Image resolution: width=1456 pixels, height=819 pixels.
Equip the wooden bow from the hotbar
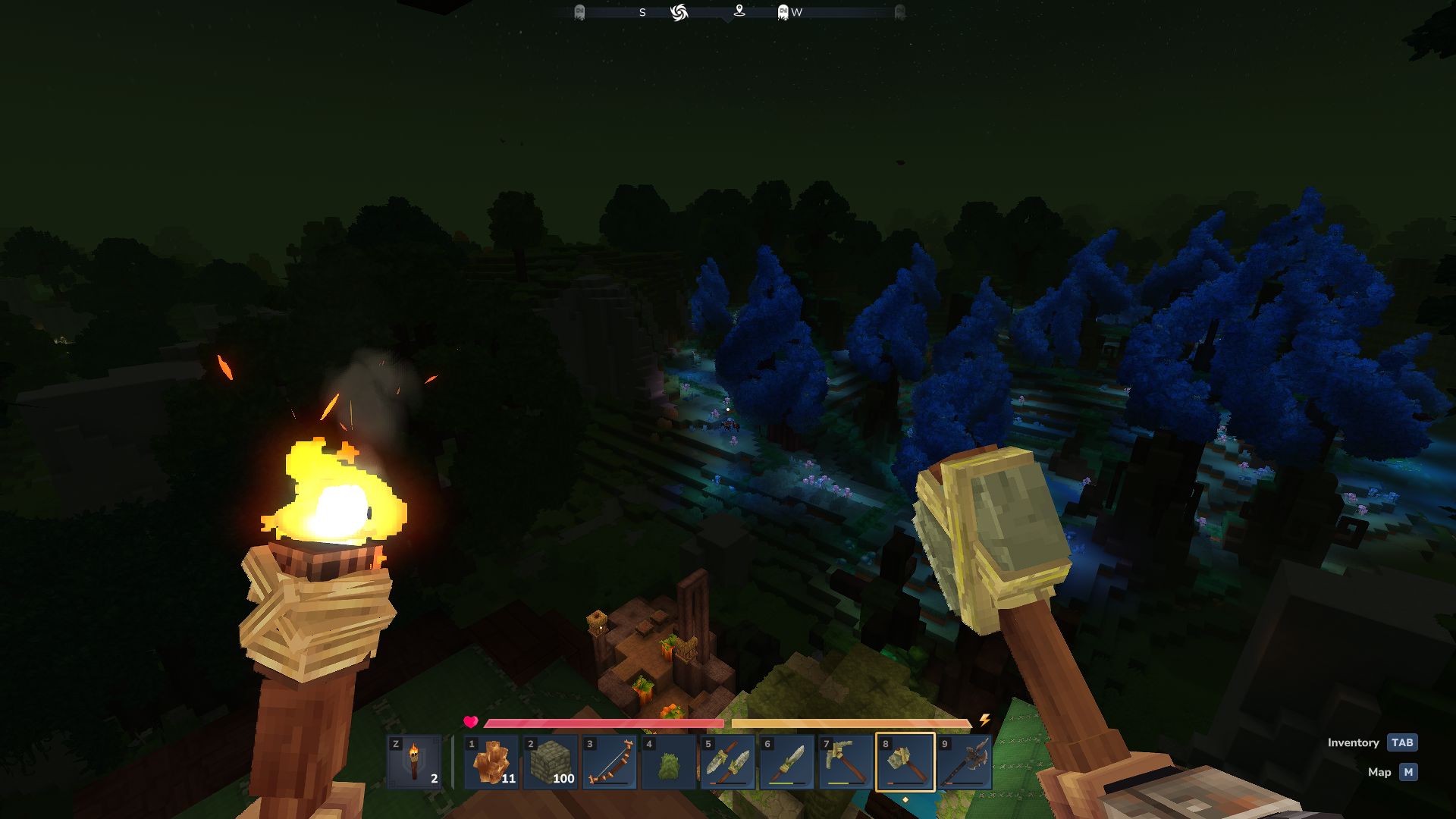tap(610, 761)
